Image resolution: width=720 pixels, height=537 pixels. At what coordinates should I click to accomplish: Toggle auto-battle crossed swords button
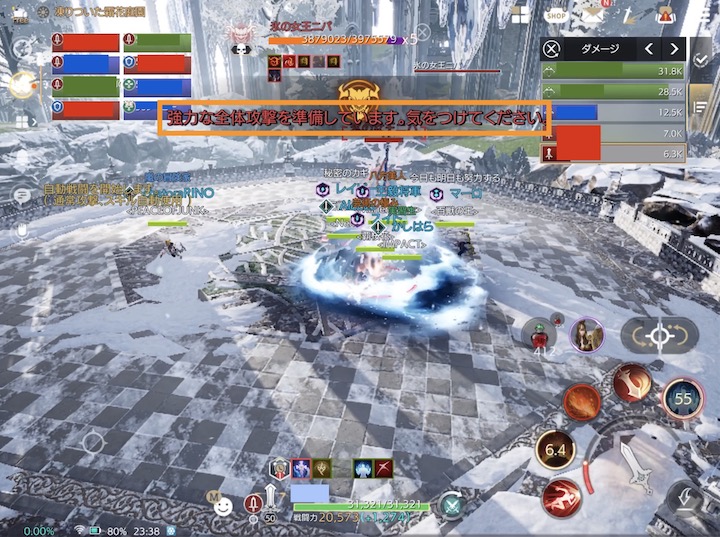452,505
